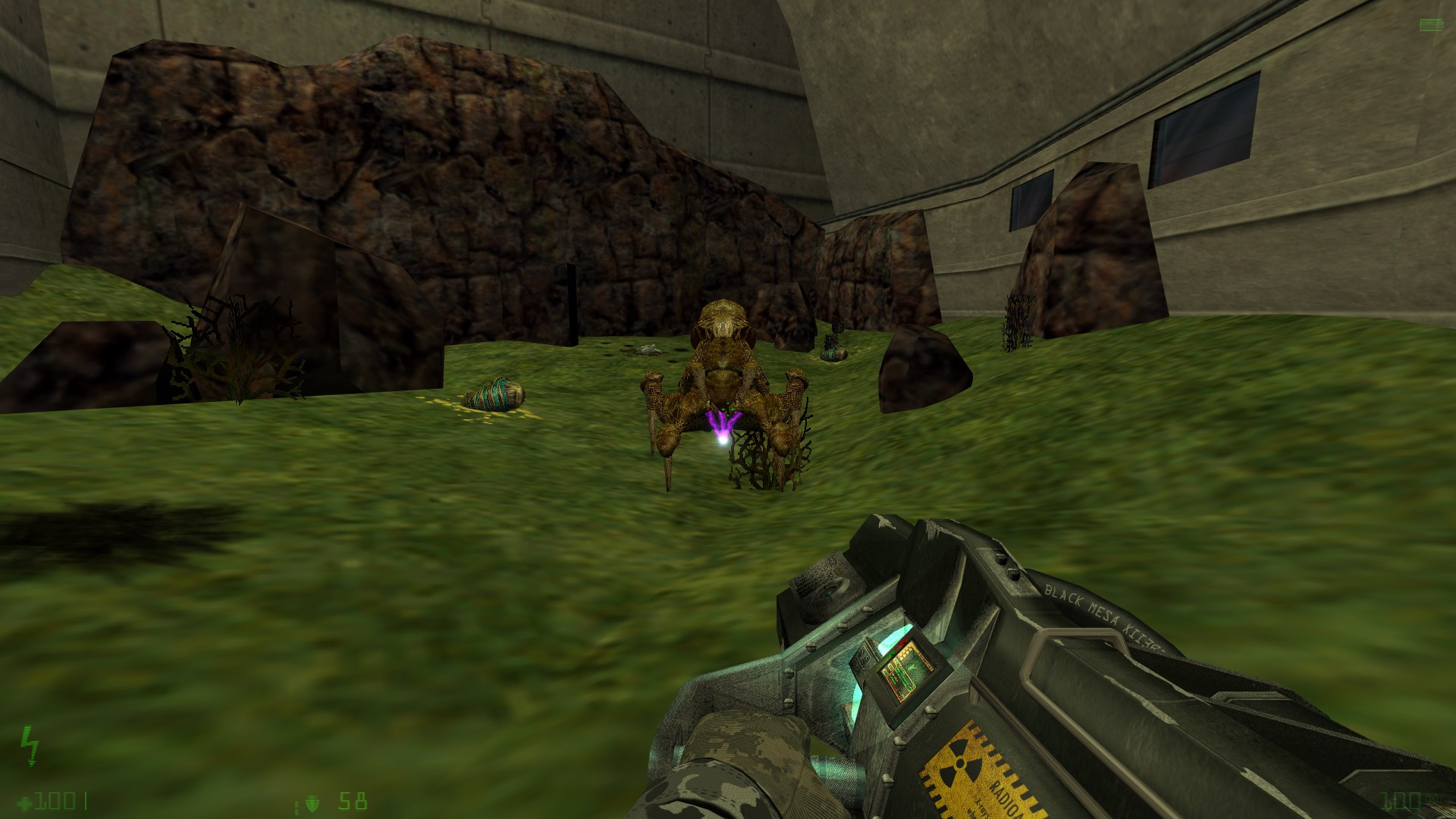The image size is (1456, 819).
Task: Click the health cross icon on HUD
Action: [x=24, y=802]
